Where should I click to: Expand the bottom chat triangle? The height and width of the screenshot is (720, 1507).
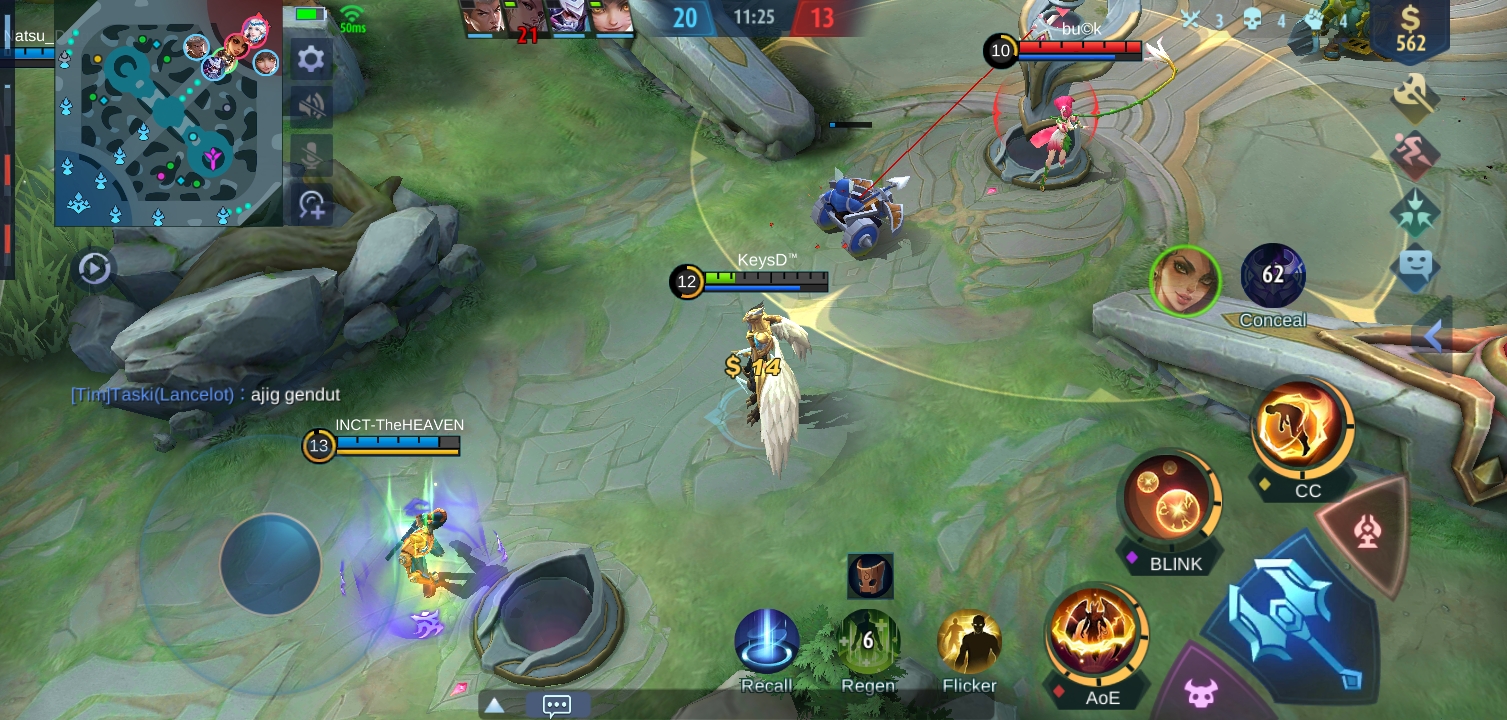pyautogui.click(x=493, y=705)
